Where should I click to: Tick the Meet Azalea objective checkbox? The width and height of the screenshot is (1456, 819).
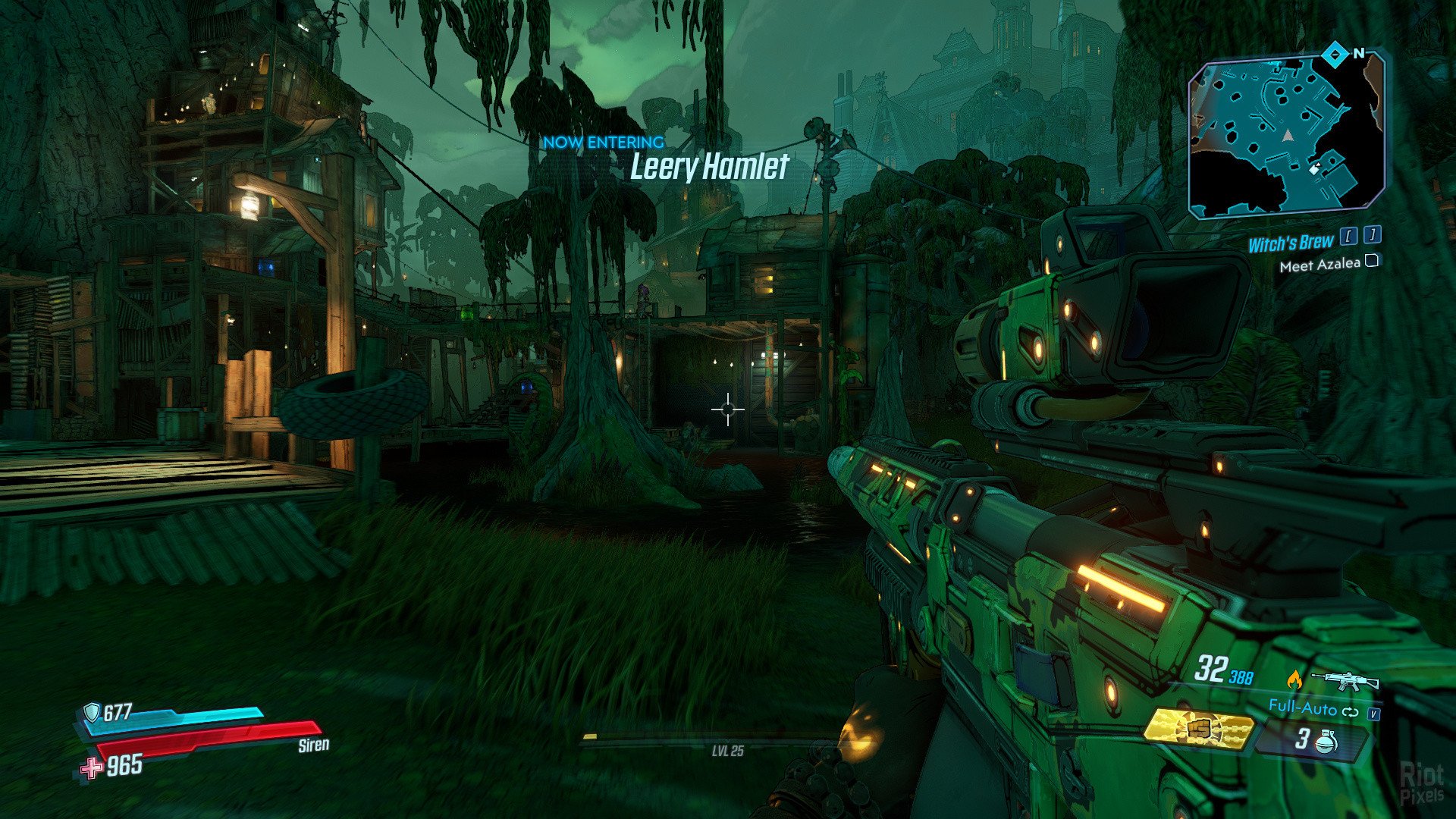(x=1371, y=262)
